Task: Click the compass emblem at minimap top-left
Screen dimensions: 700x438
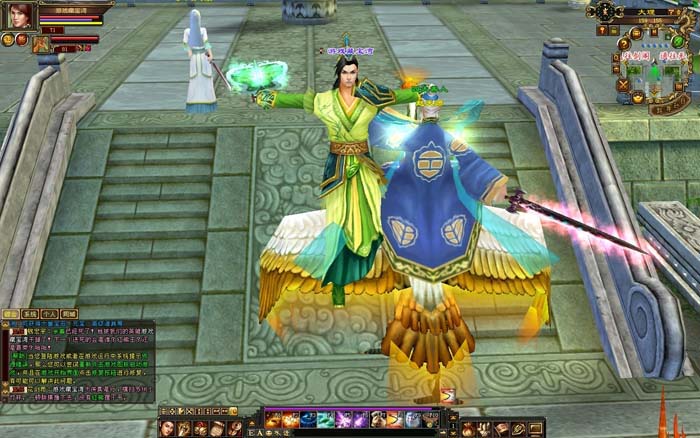Action: (606, 11)
